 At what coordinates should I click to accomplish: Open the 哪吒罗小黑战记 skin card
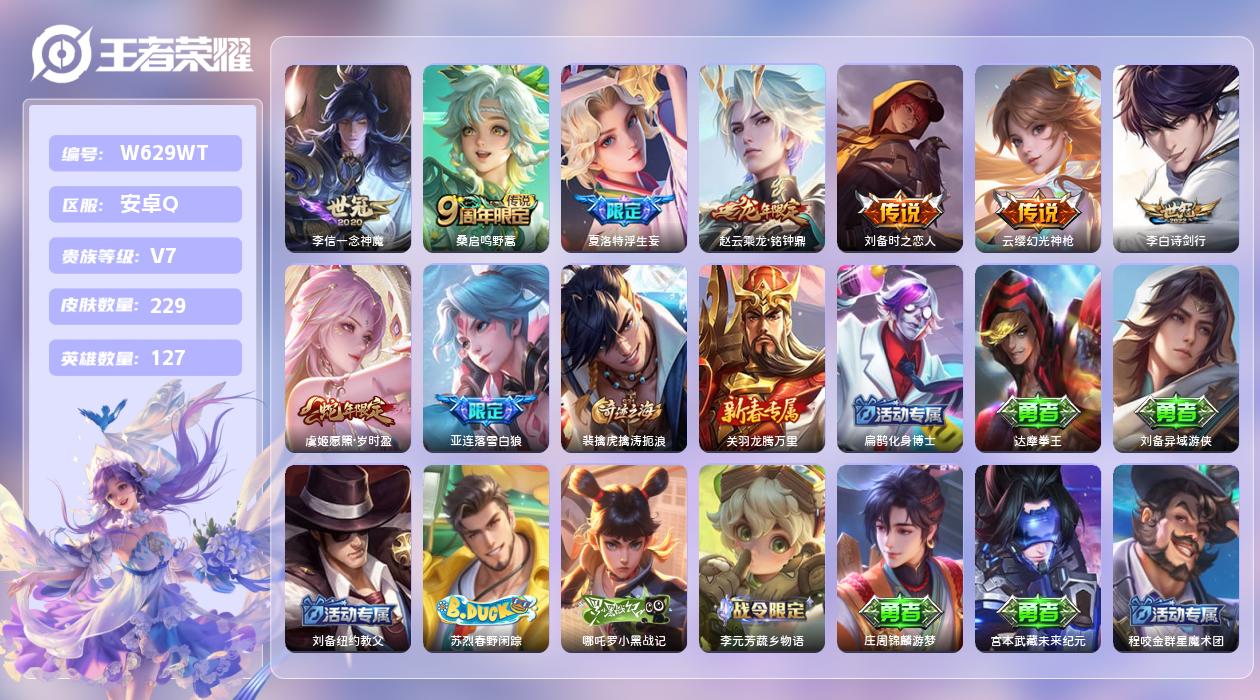[x=624, y=558]
